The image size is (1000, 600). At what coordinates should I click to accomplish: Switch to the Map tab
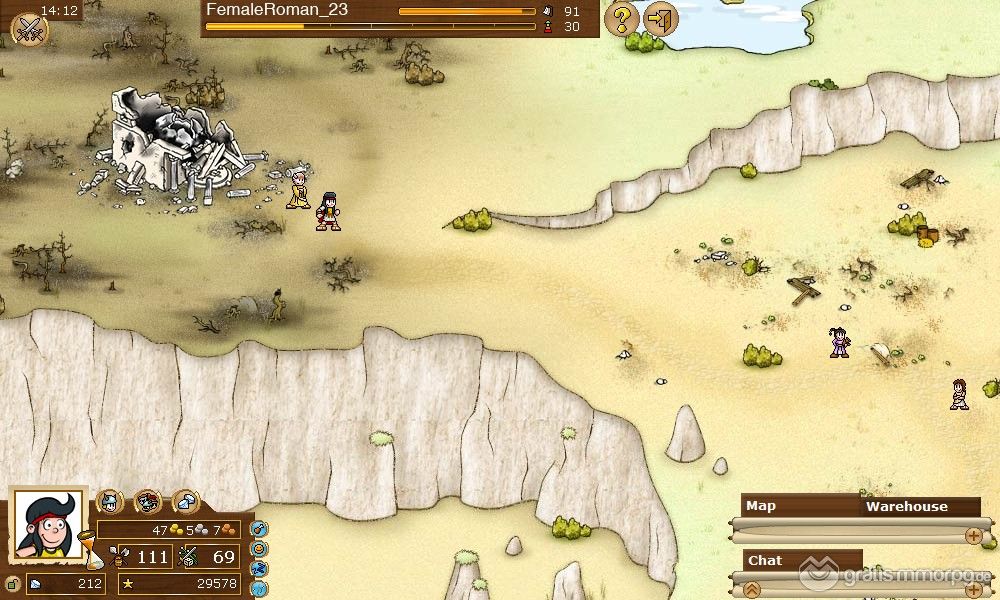click(762, 506)
